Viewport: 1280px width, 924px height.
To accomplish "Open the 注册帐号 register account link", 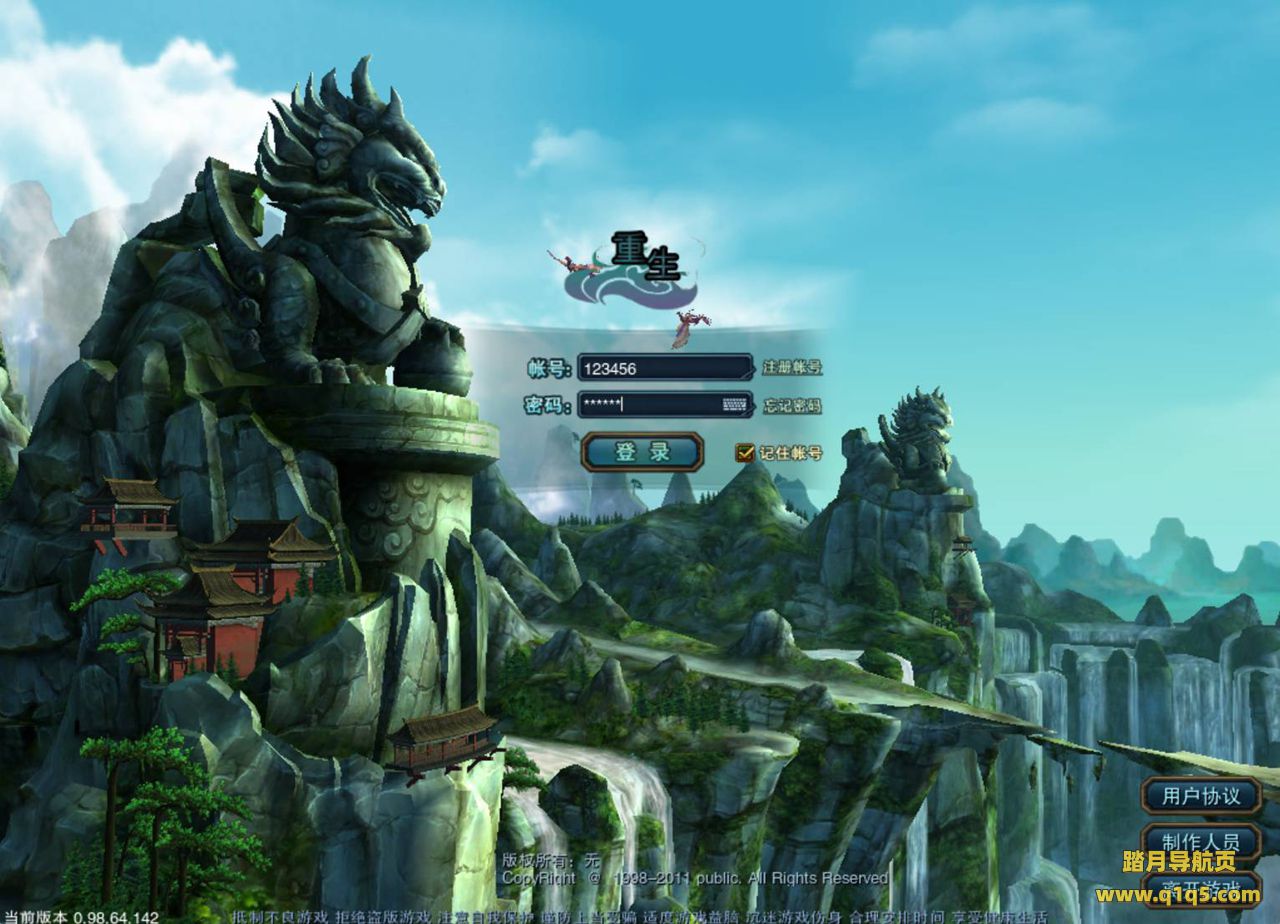I will [x=792, y=368].
